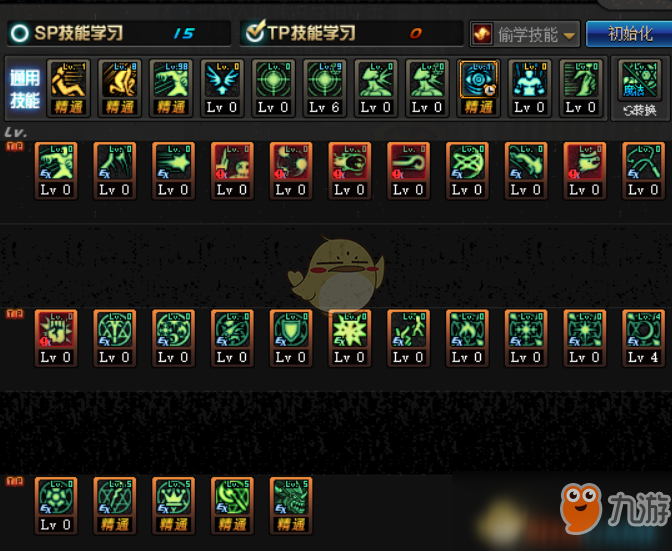
Task: Choose the crosshair skill at Lv 6
Action: click(324, 80)
